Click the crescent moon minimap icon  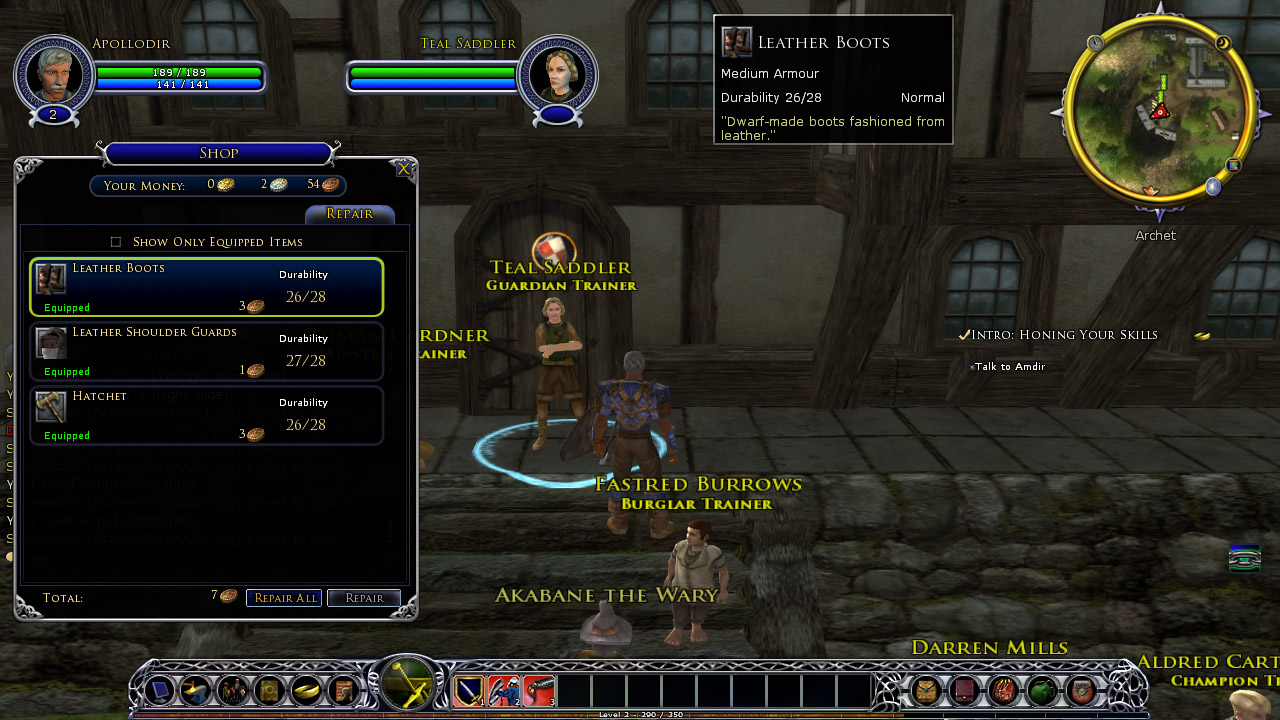point(1223,43)
